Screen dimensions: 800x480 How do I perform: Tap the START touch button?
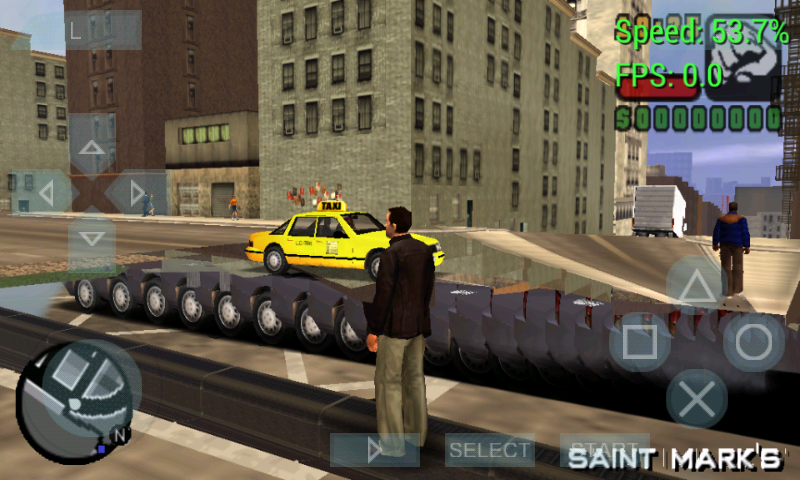pyautogui.click(x=603, y=450)
